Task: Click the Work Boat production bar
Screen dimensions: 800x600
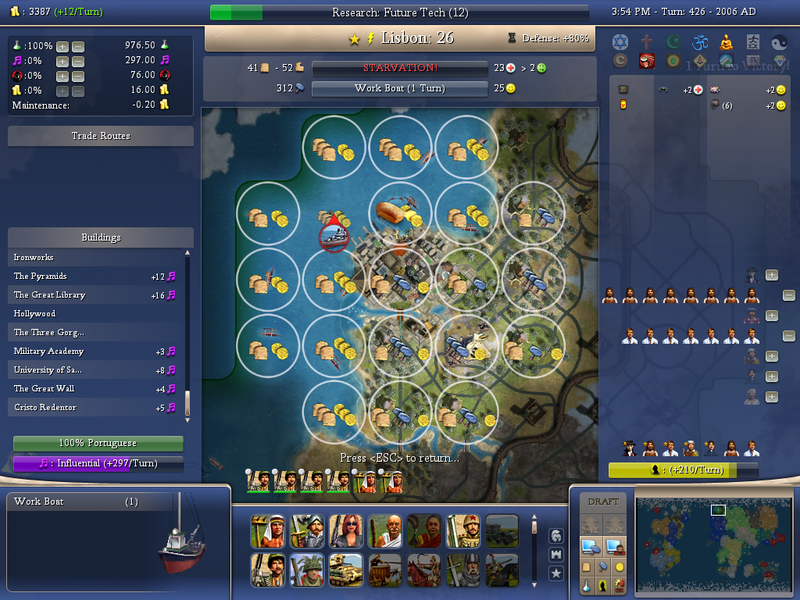Action: pyautogui.click(x=400, y=88)
